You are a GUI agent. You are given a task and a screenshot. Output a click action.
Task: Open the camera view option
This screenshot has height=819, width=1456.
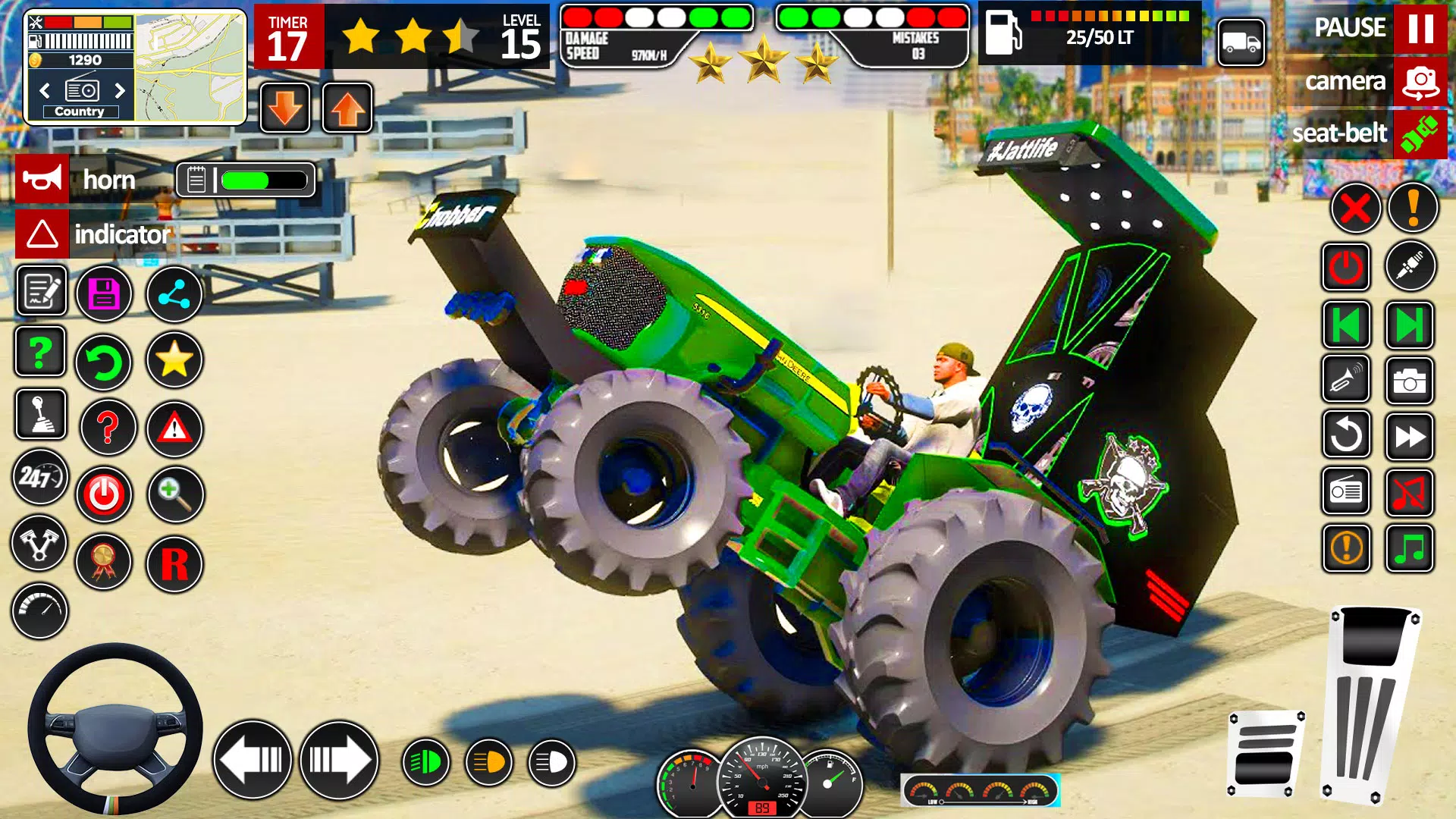(1419, 80)
